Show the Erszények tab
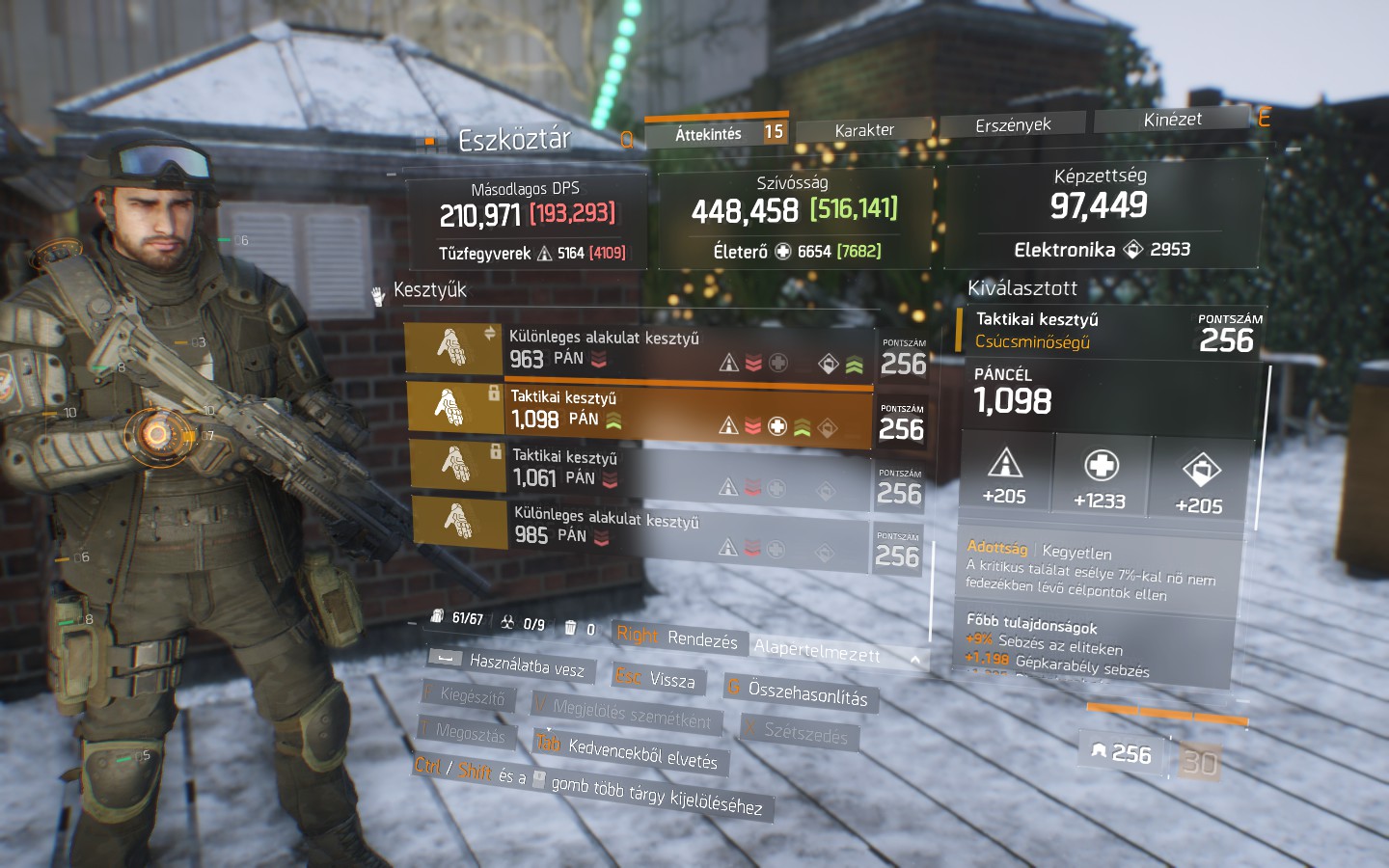This screenshot has height=868, width=1389. click(x=1013, y=125)
